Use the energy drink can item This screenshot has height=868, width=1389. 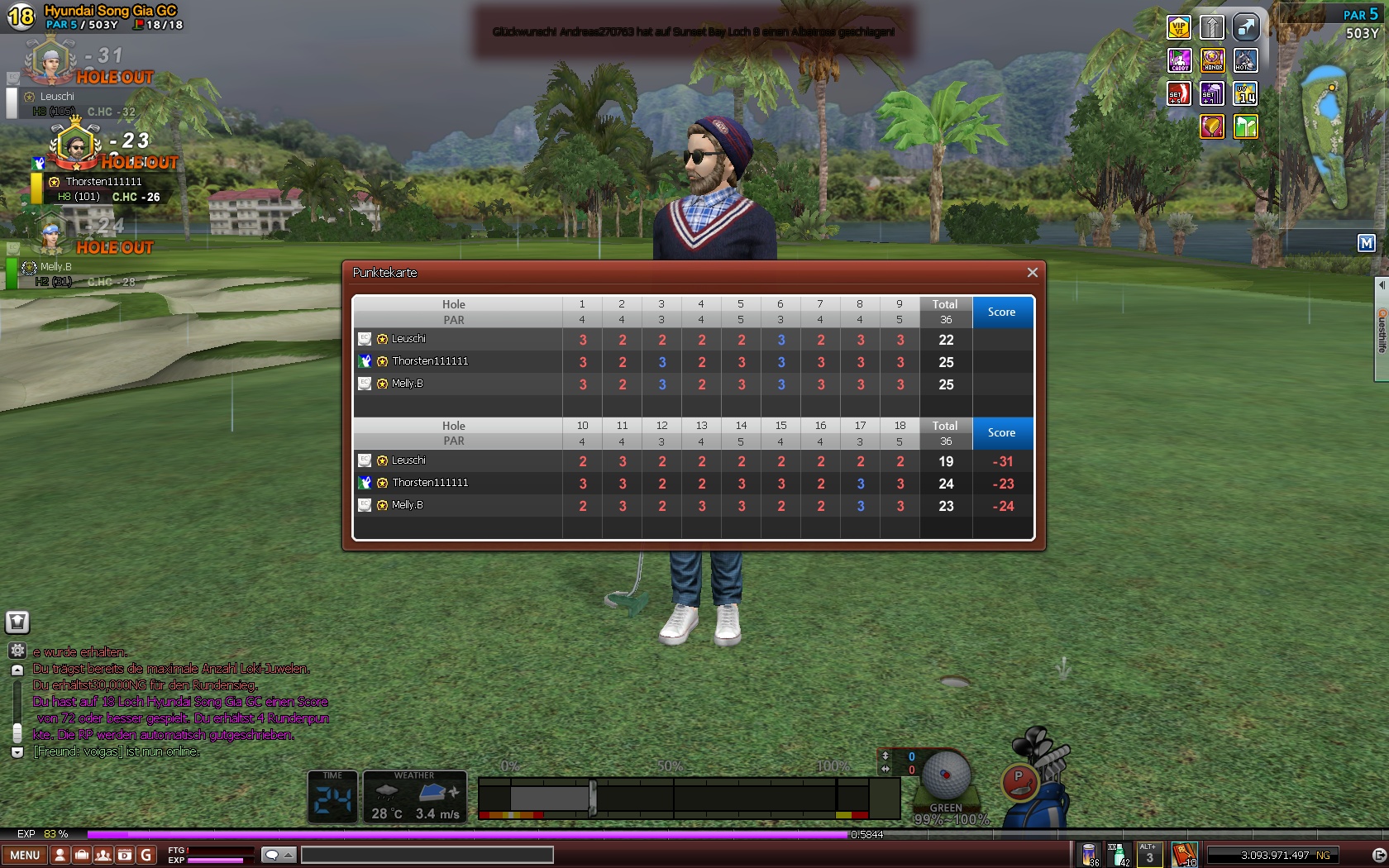[x=1090, y=855]
